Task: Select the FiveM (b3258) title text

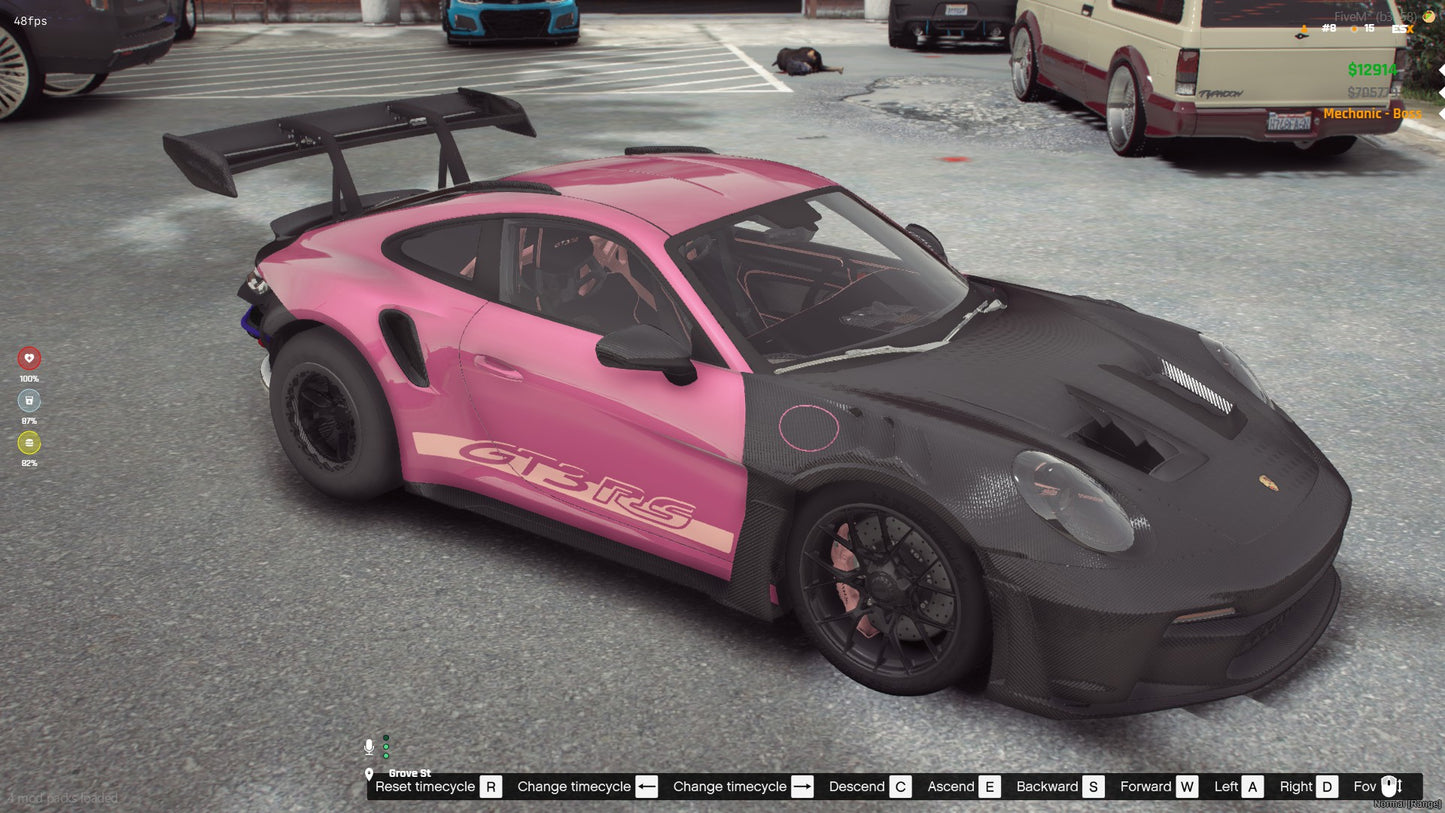Action: pos(1375,15)
